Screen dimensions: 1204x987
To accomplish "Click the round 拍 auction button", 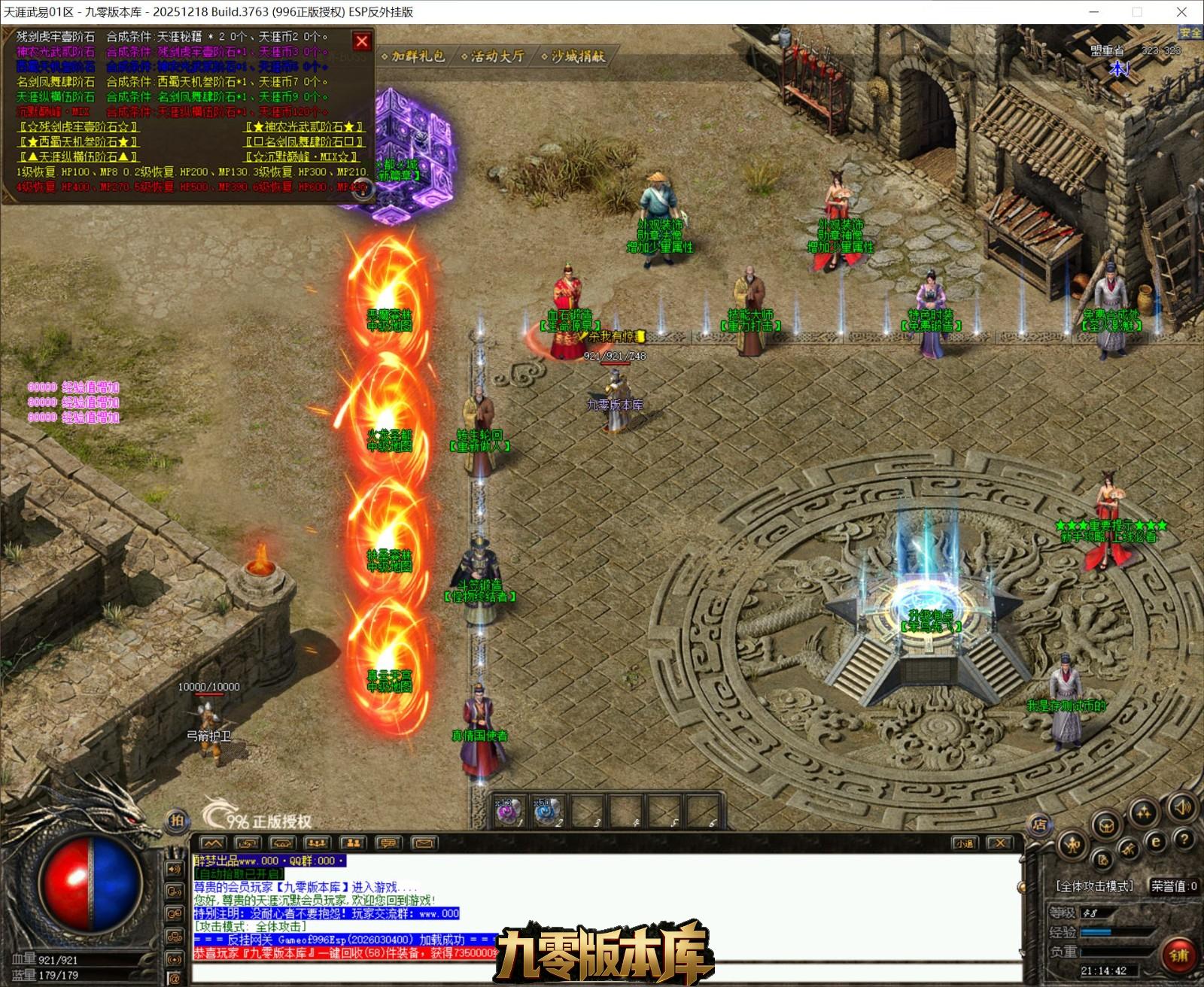I will (x=176, y=820).
